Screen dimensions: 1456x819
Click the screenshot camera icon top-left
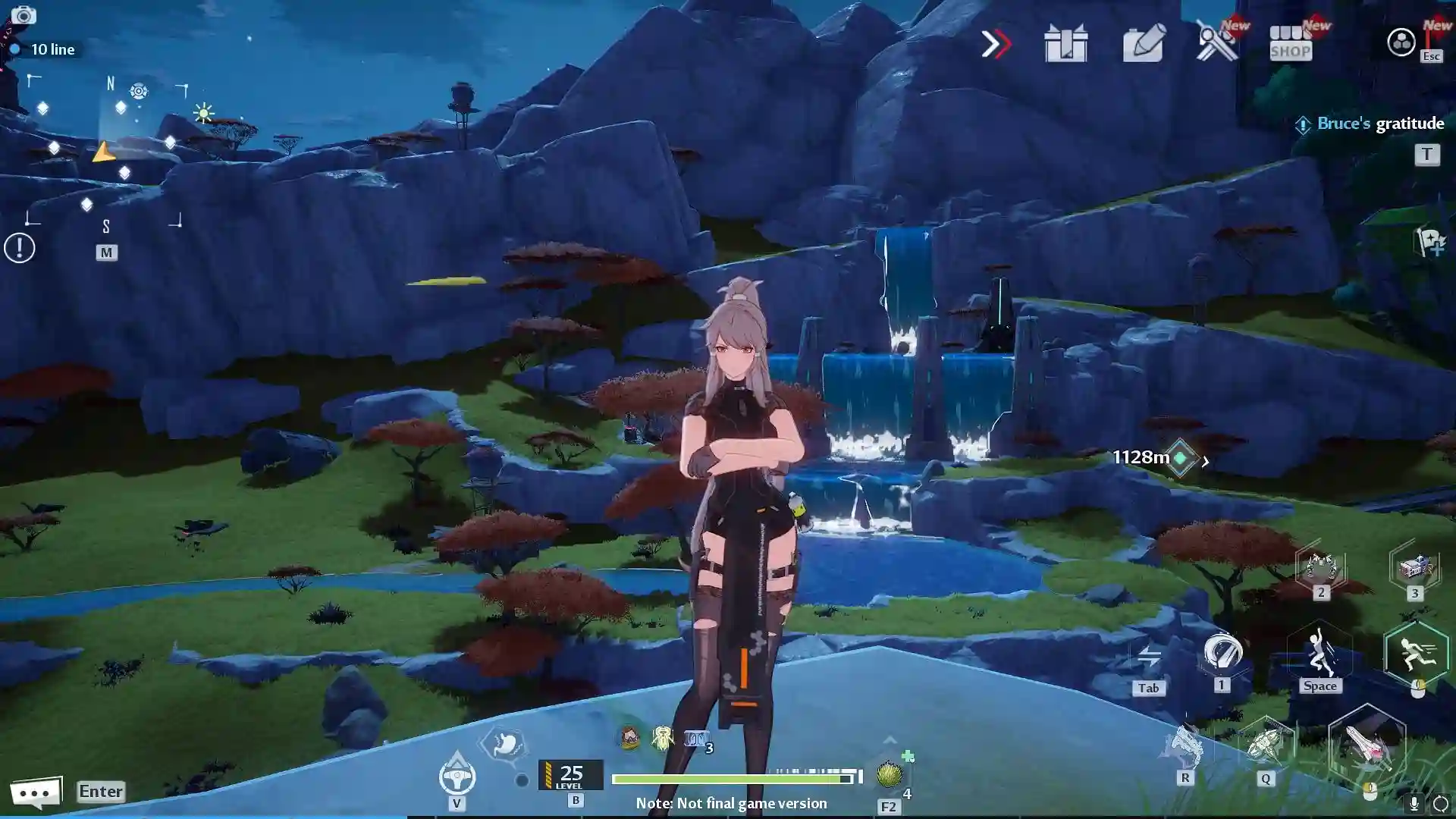(25, 16)
